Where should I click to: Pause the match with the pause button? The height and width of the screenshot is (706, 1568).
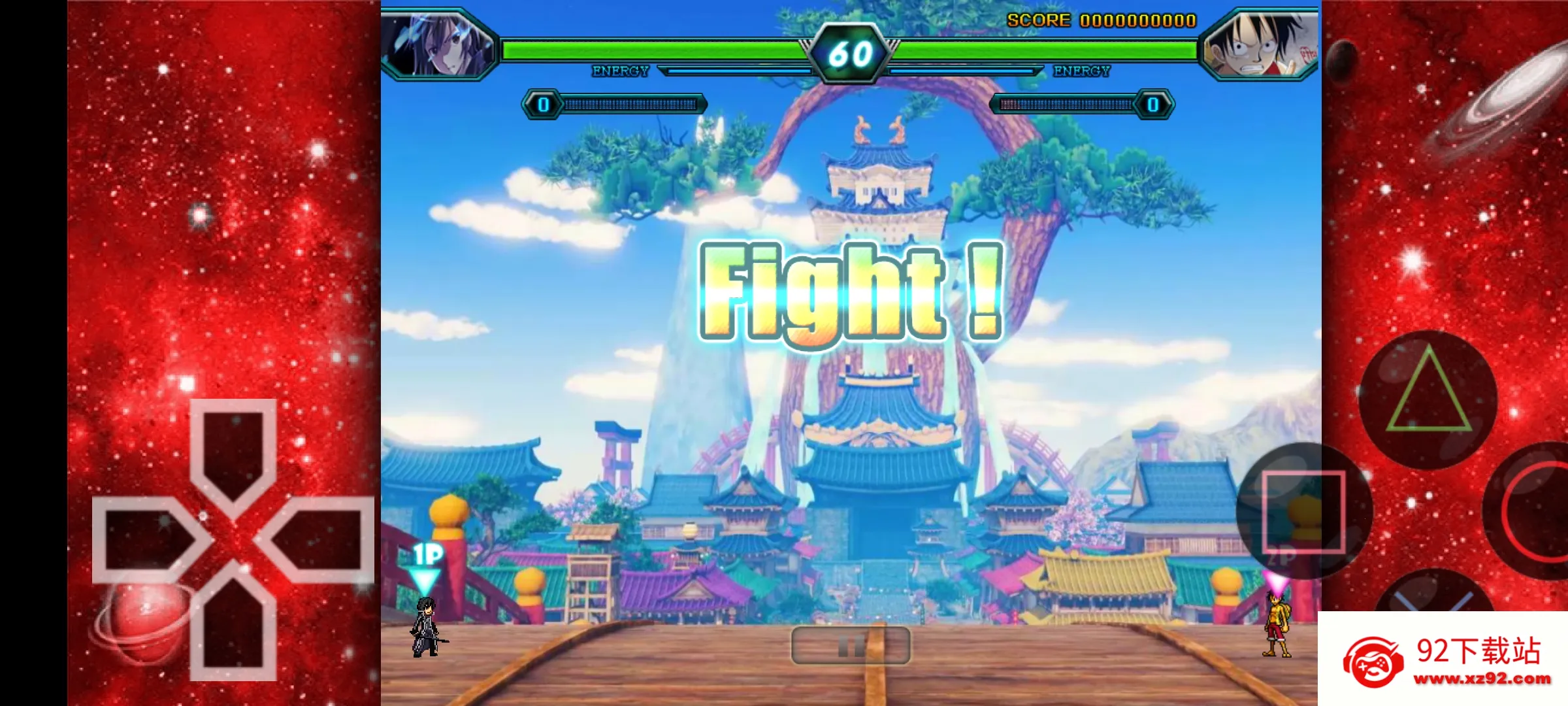click(x=850, y=646)
